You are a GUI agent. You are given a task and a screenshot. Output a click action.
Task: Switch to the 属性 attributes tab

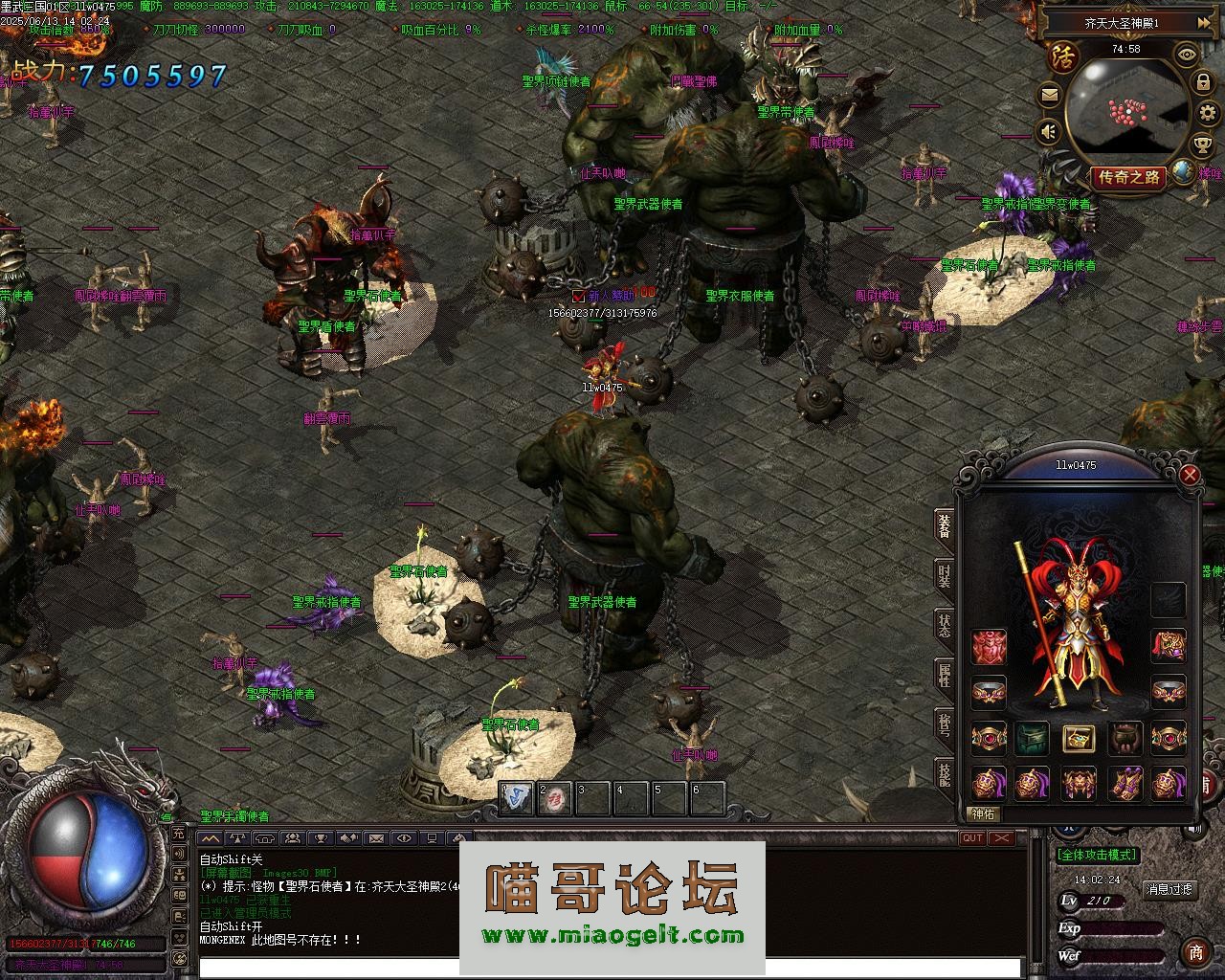[x=945, y=676]
